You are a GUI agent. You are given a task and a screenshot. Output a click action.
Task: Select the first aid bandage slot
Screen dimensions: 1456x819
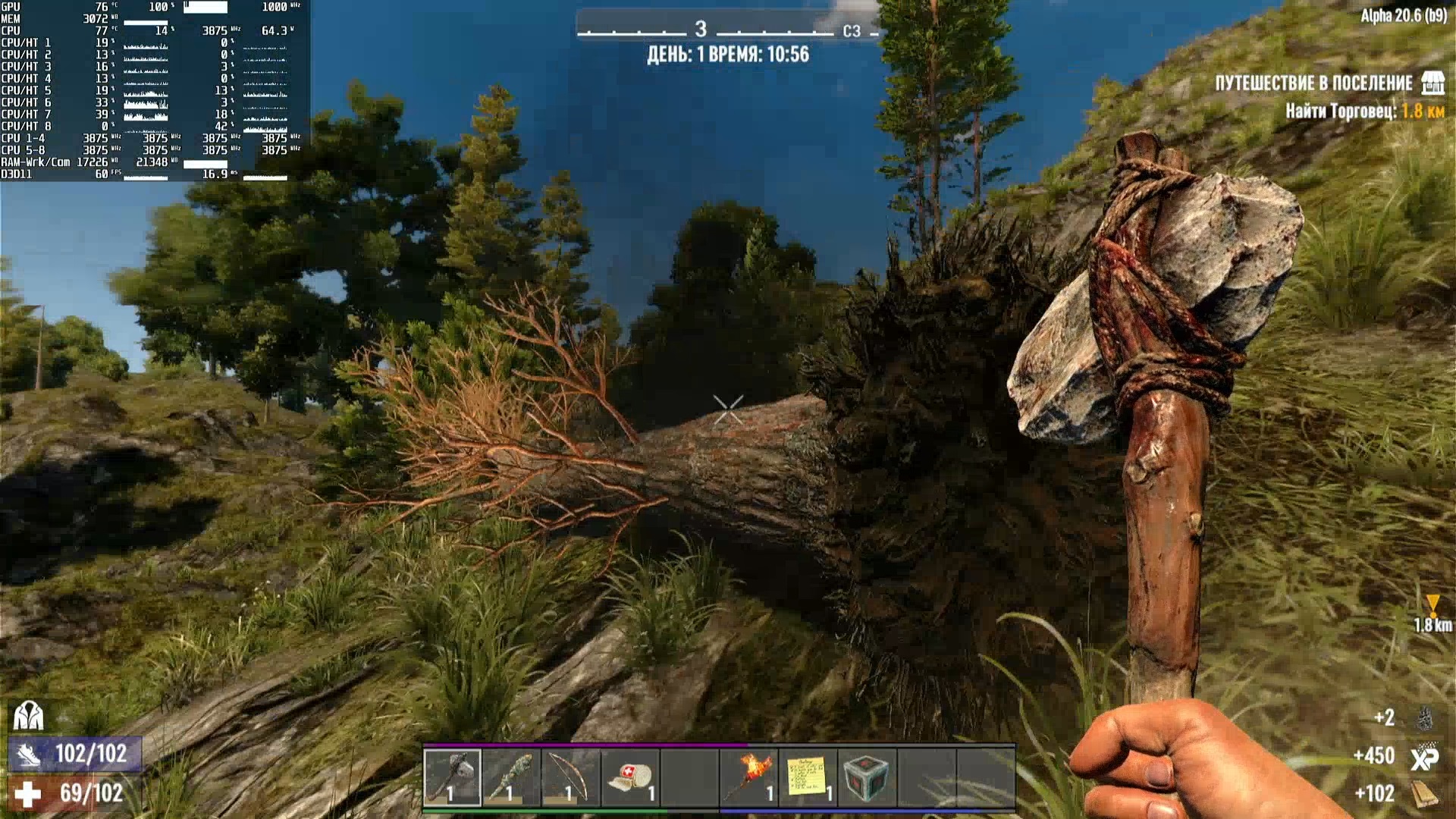tap(630, 776)
